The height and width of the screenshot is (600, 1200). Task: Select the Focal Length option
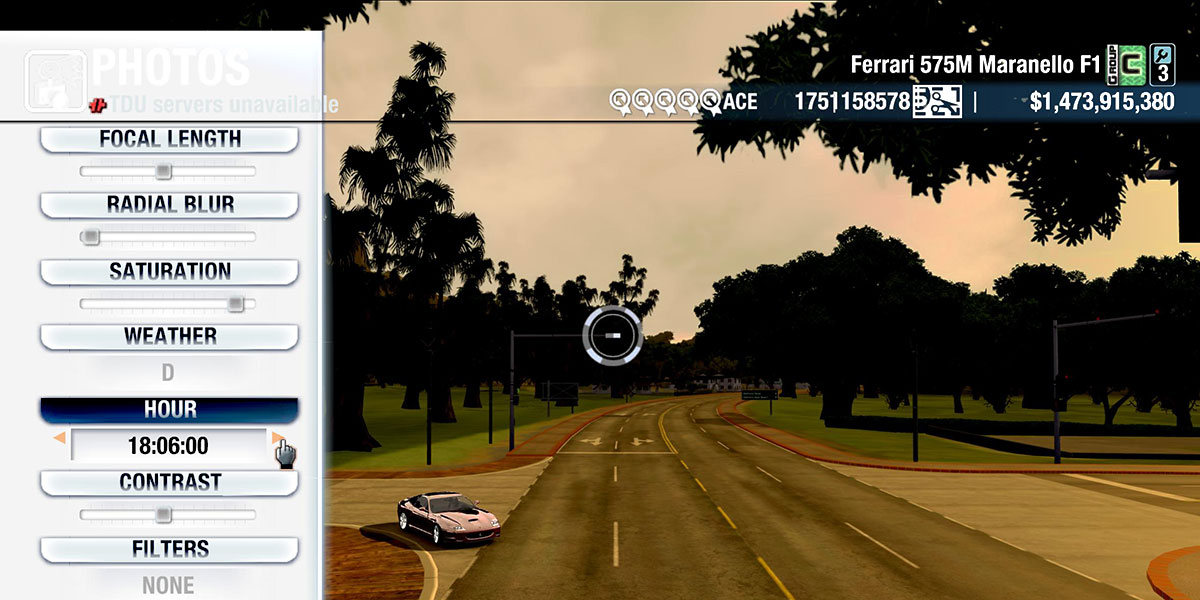169,139
